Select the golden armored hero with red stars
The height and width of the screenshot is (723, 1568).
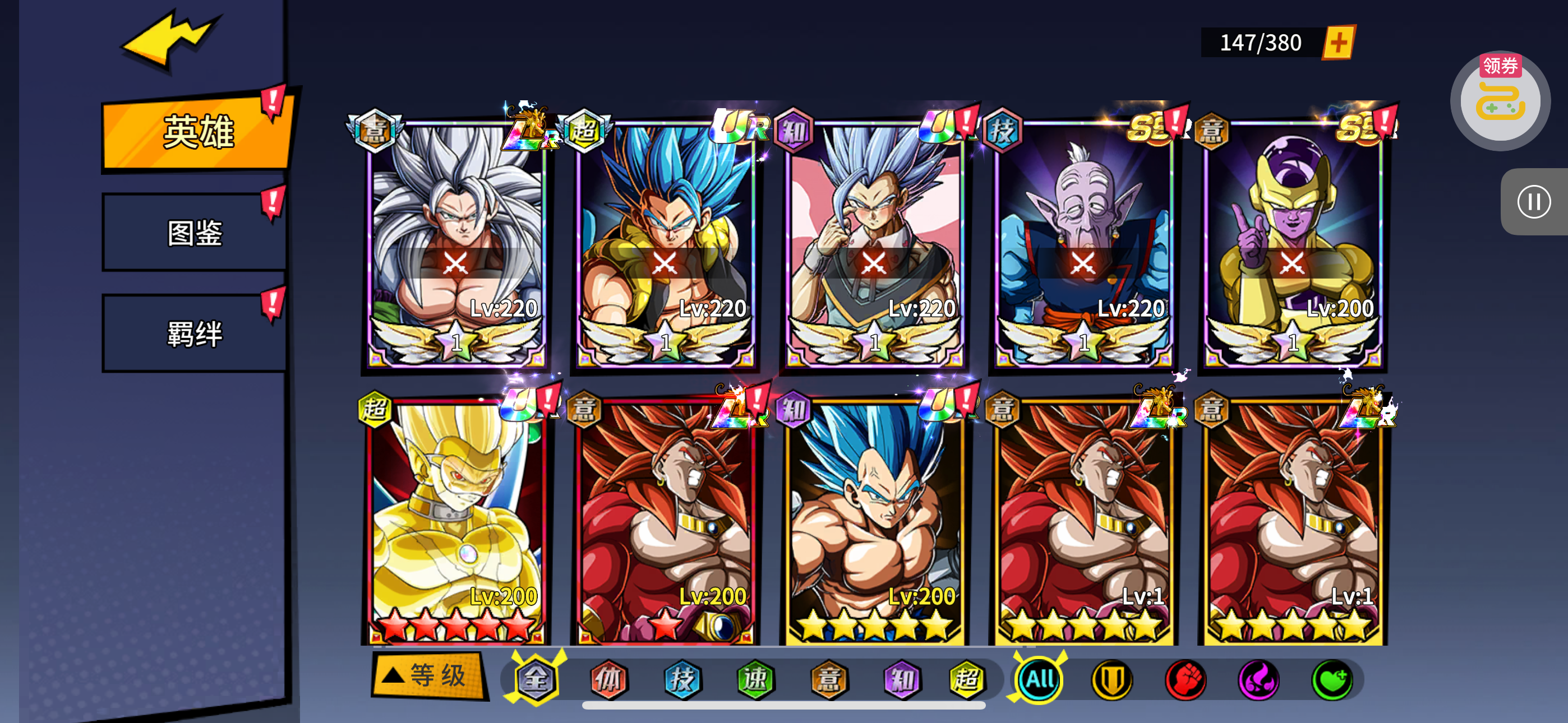point(456,523)
